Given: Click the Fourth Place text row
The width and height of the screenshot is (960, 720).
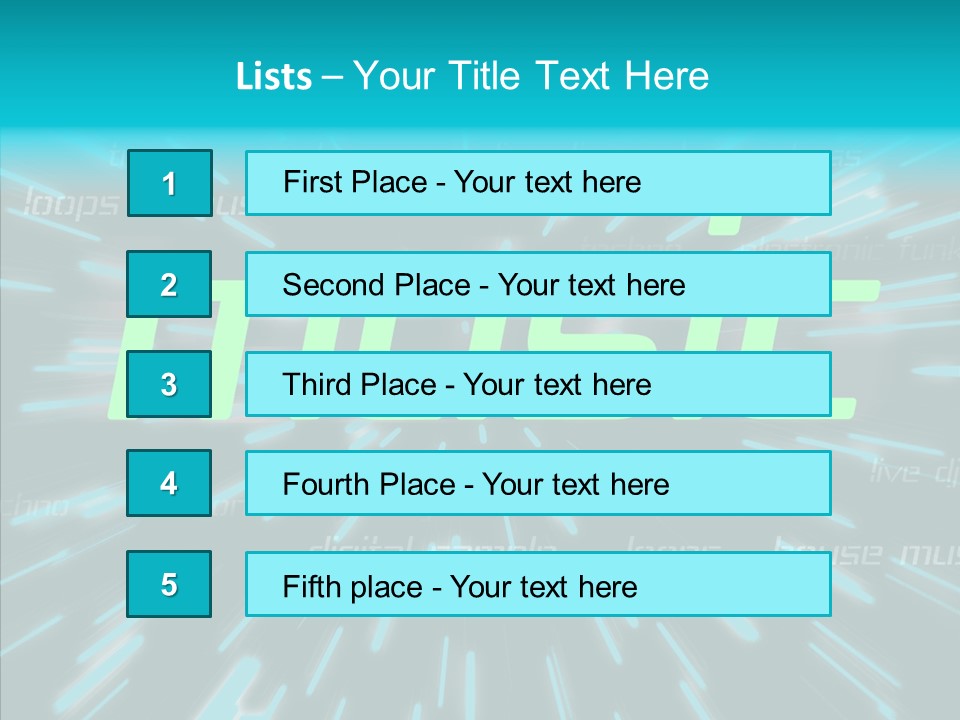Looking at the screenshot, I should click(x=538, y=483).
